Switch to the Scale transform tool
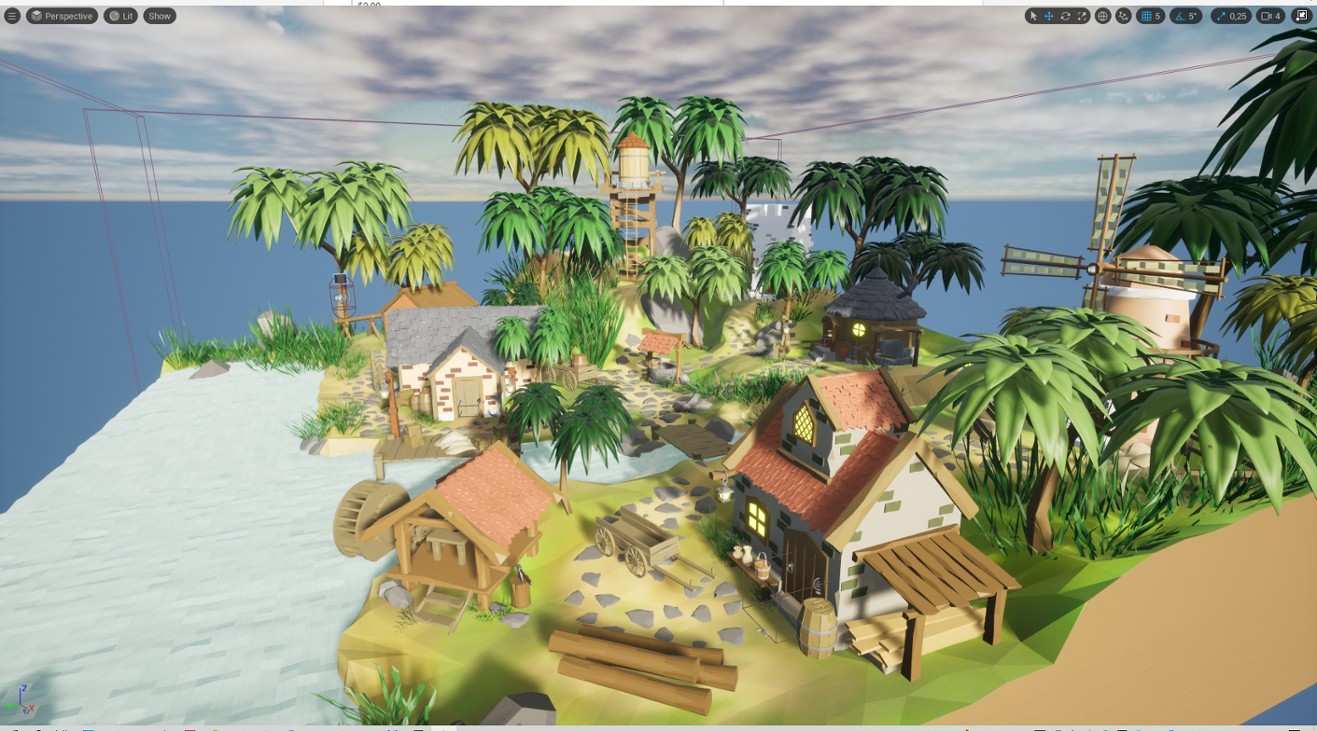Screen dimensions: 1317x731 (1083, 15)
